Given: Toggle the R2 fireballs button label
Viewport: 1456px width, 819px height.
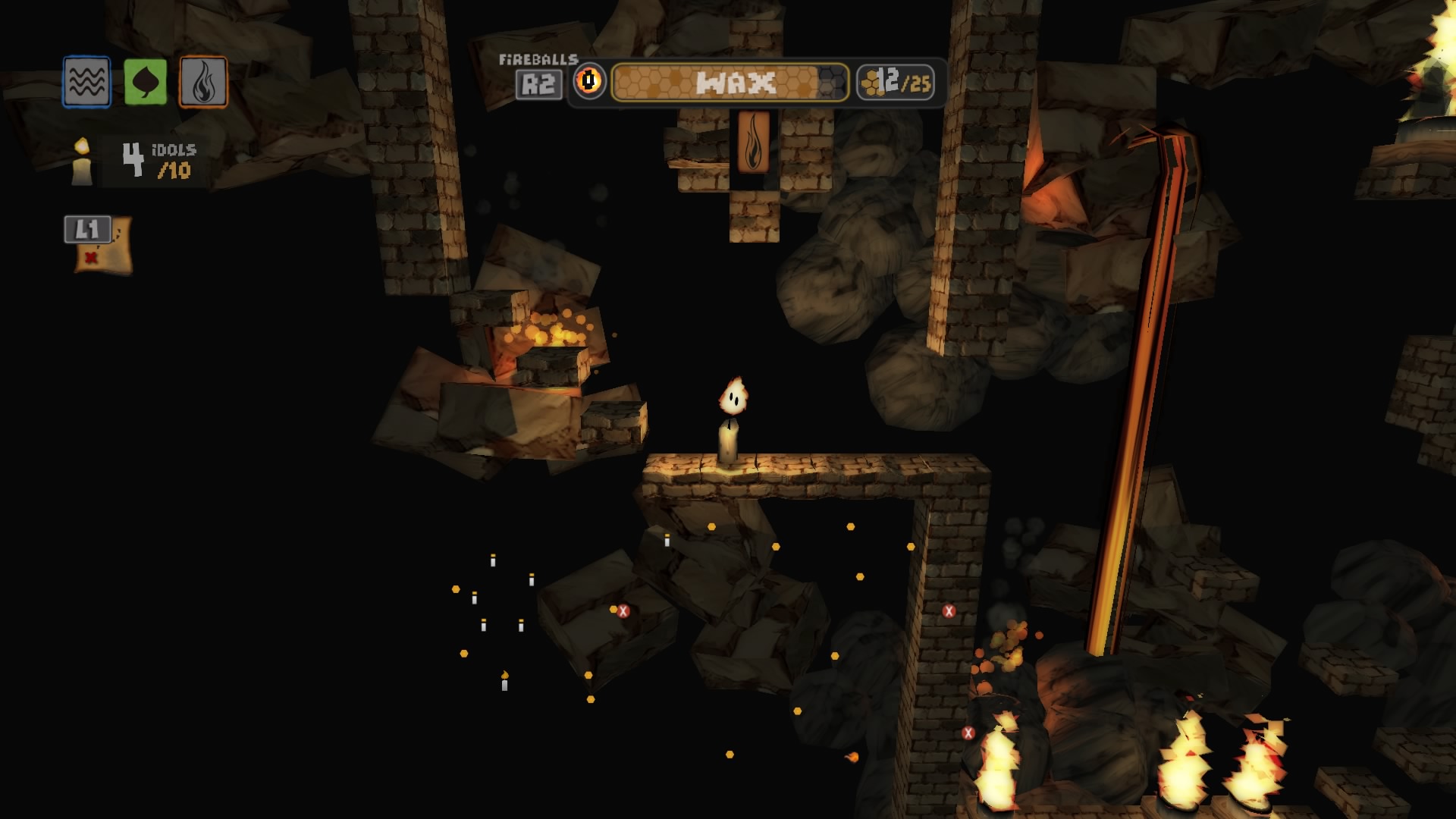Looking at the screenshot, I should click(x=540, y=84).
